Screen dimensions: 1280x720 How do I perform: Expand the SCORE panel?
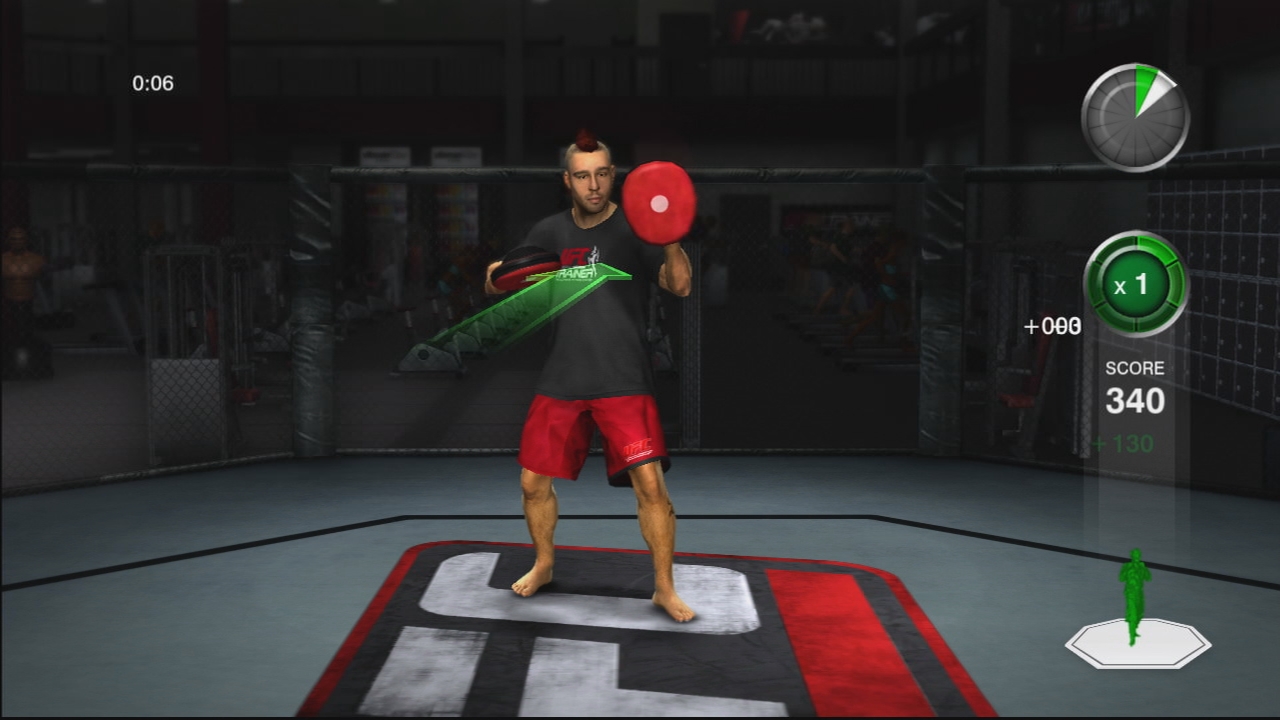(1135, 401)
